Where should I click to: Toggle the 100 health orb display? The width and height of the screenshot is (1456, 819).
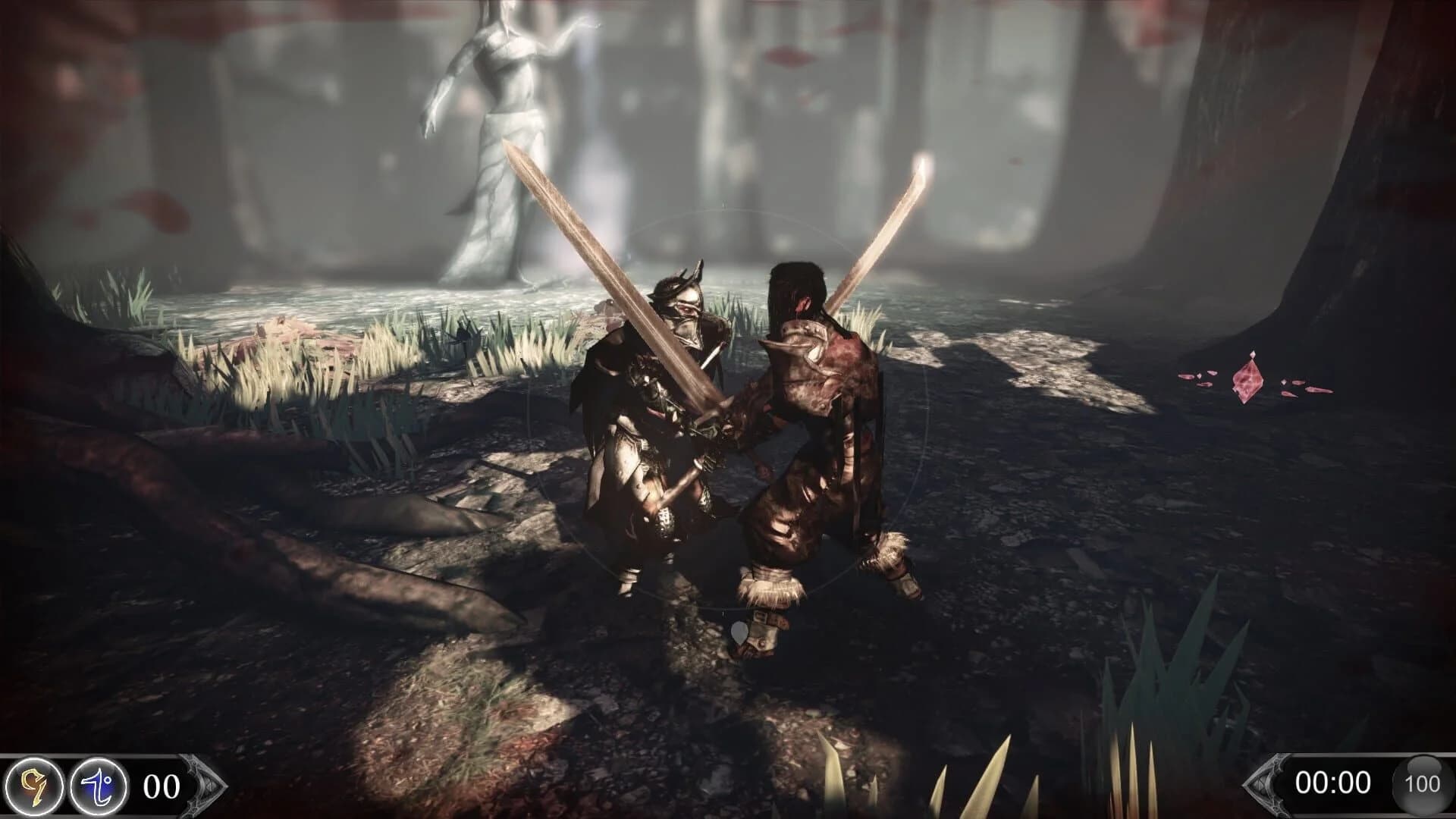click(x=1423, y=783)
